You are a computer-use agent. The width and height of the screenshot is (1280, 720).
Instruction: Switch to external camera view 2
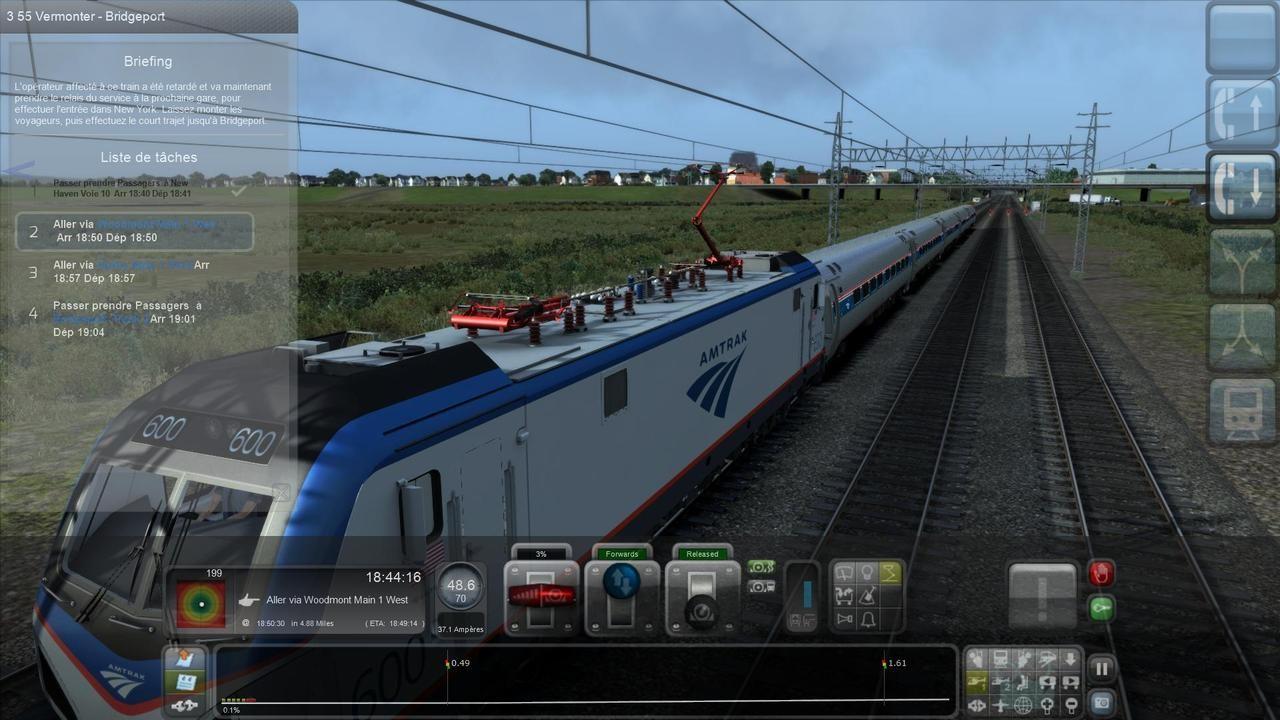(1001, 683)
